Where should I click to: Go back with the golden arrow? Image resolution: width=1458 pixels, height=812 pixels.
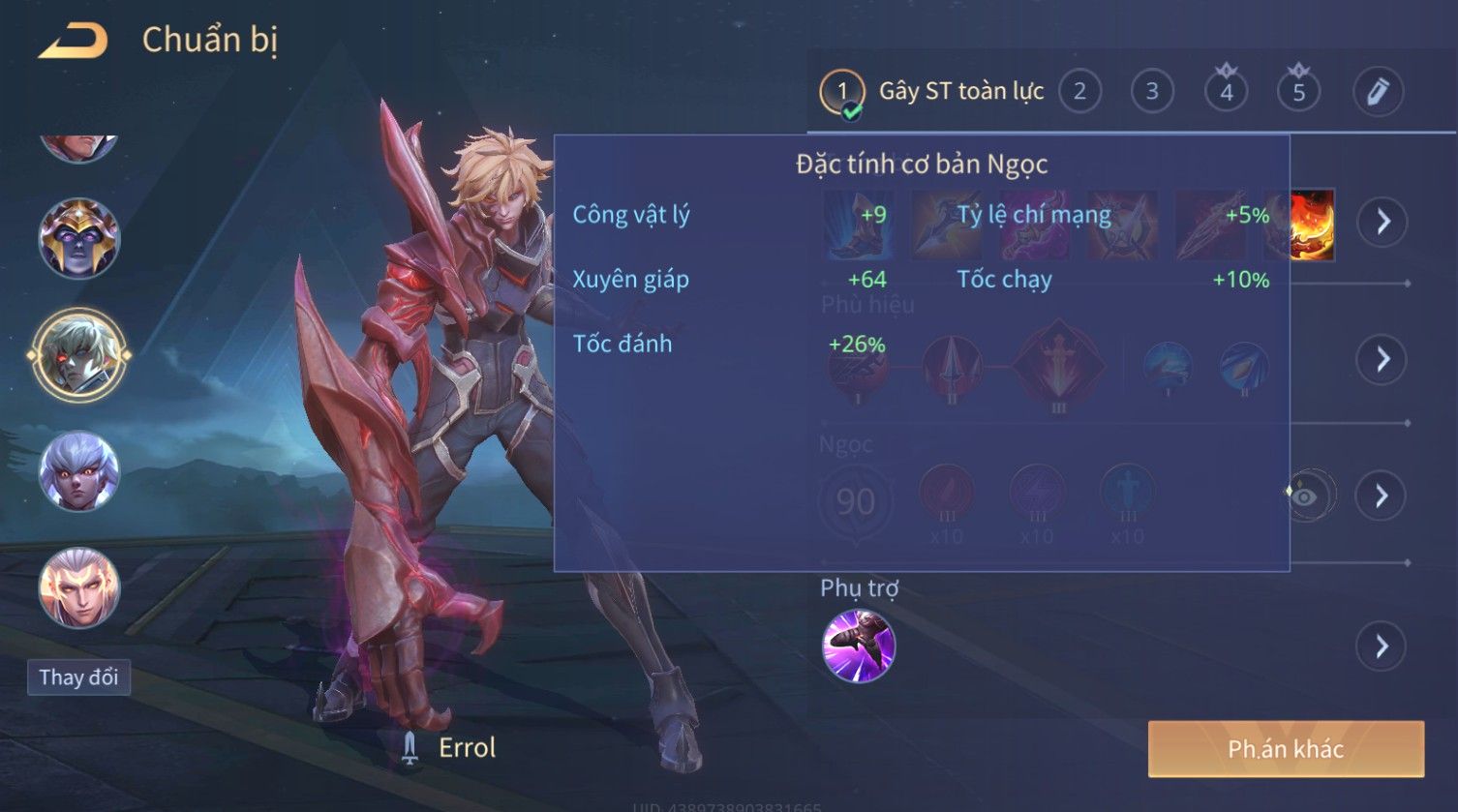[x=72, y=41]
